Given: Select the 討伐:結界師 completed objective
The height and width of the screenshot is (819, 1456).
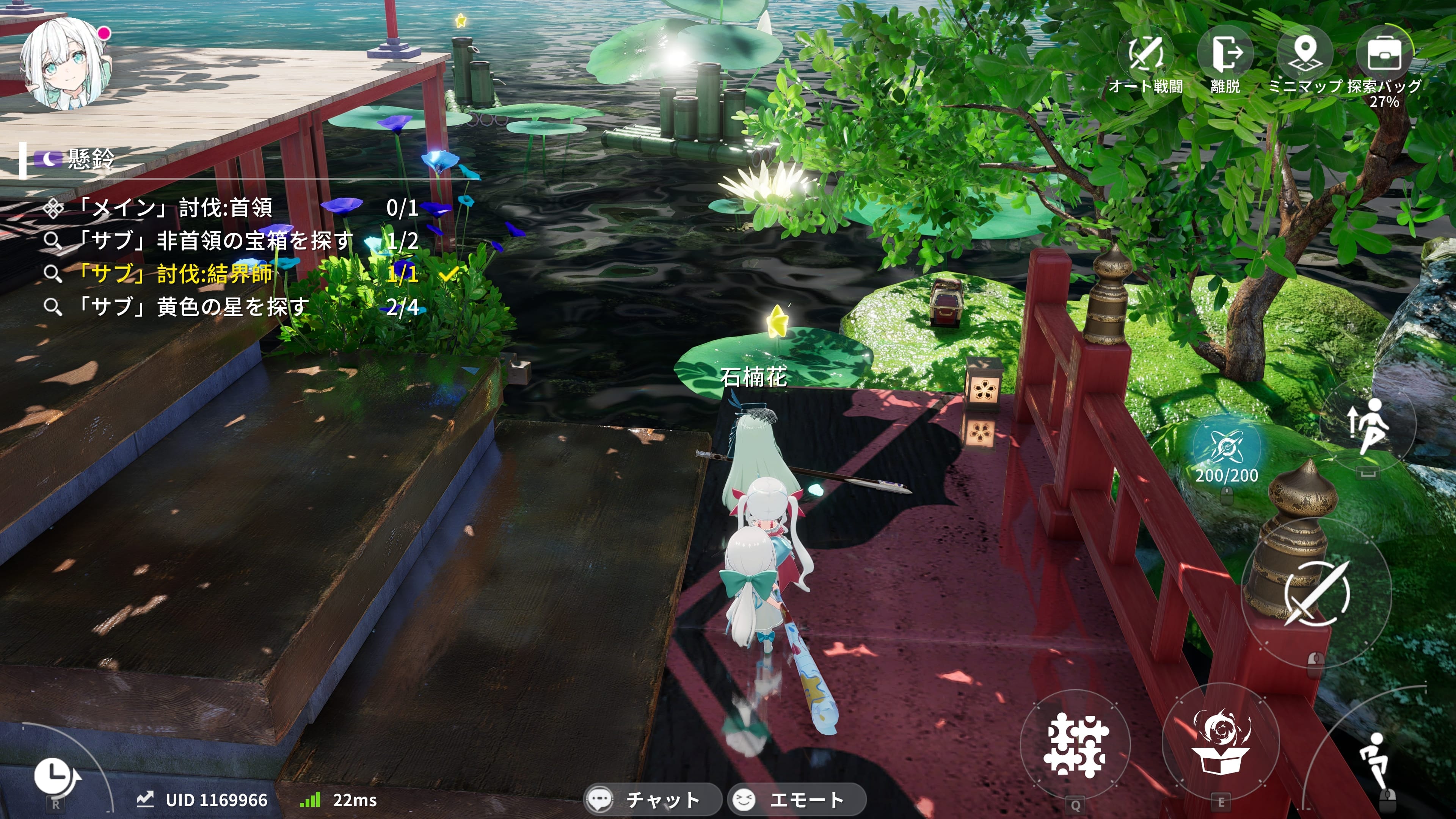Looking at the screenshot, I should pos(175,274).
